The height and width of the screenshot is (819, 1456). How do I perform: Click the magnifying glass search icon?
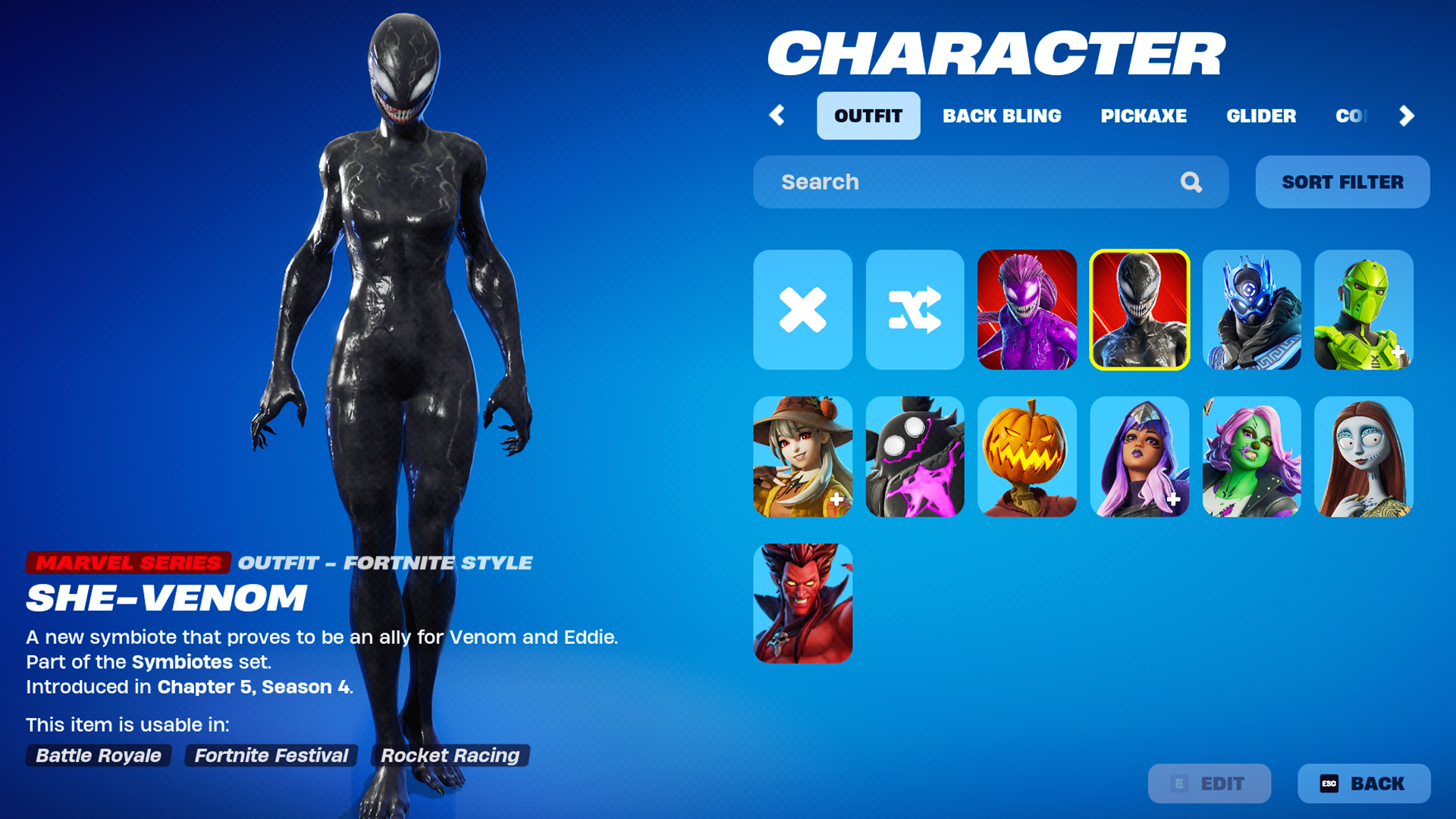(x=1190, y=182)
